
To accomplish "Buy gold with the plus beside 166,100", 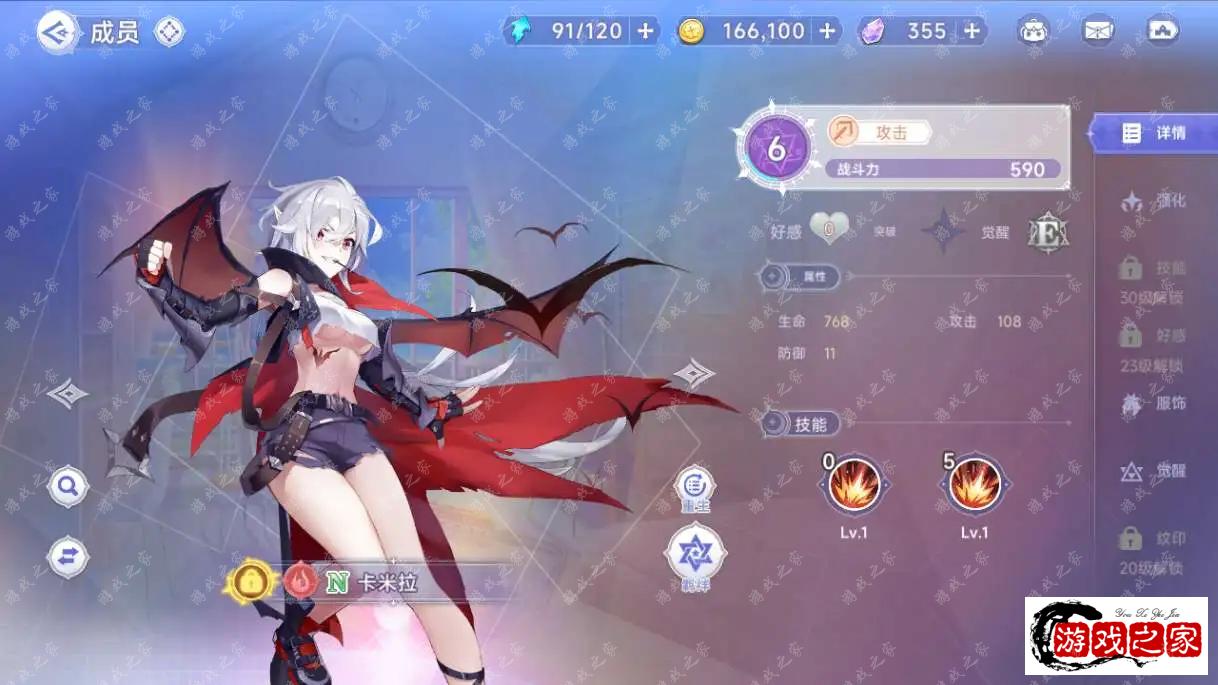I will click(827, 31).
